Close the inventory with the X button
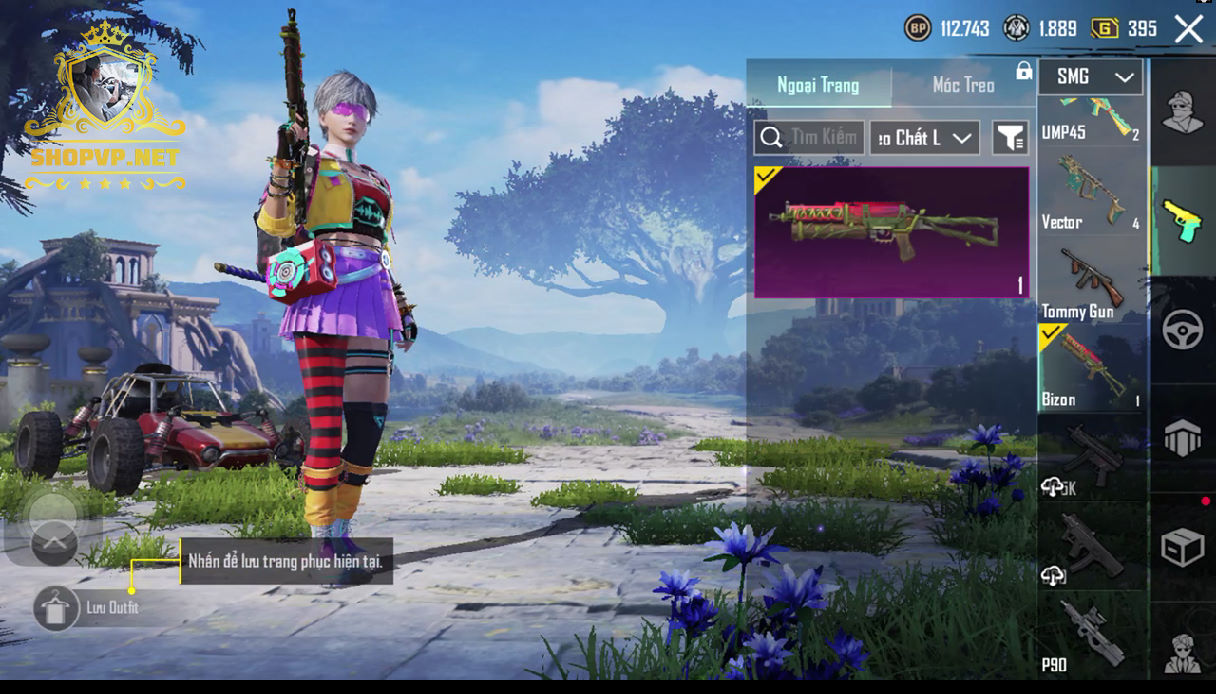 1188,29
